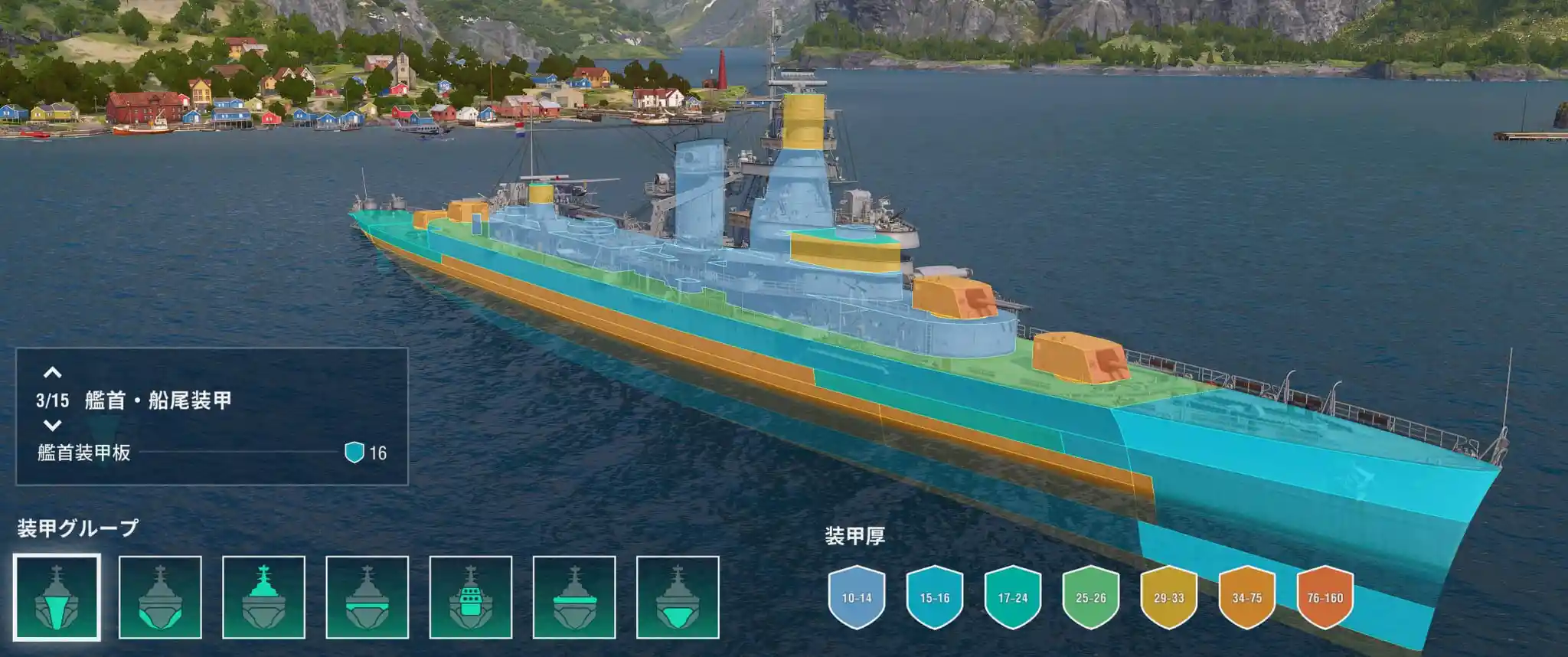Select the 艦首装甲板 armor row
The height and width of the screenshot is (657, 1568).
[x=211, y=453]
